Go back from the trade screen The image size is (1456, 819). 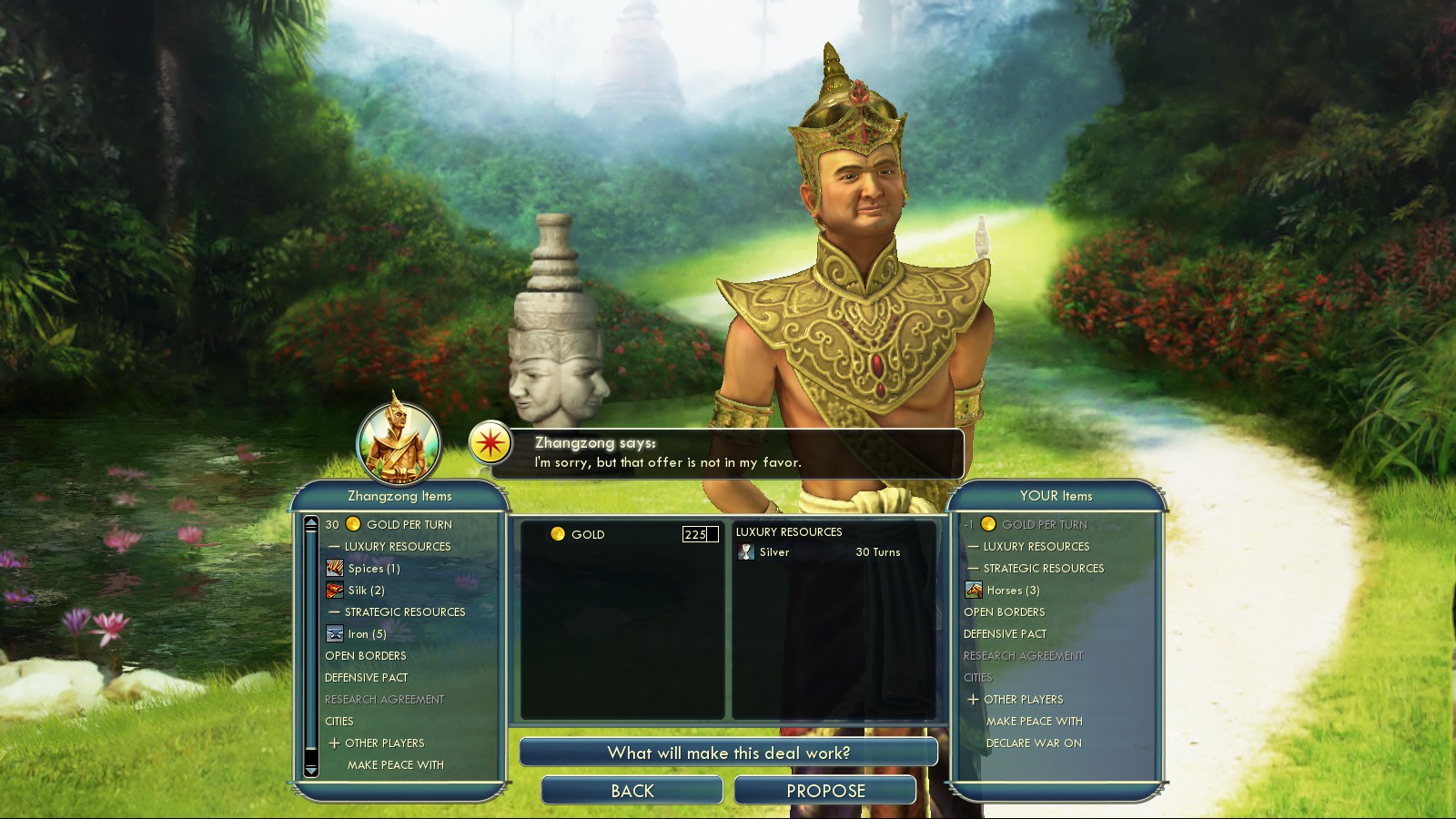click(x=632, y=791)
